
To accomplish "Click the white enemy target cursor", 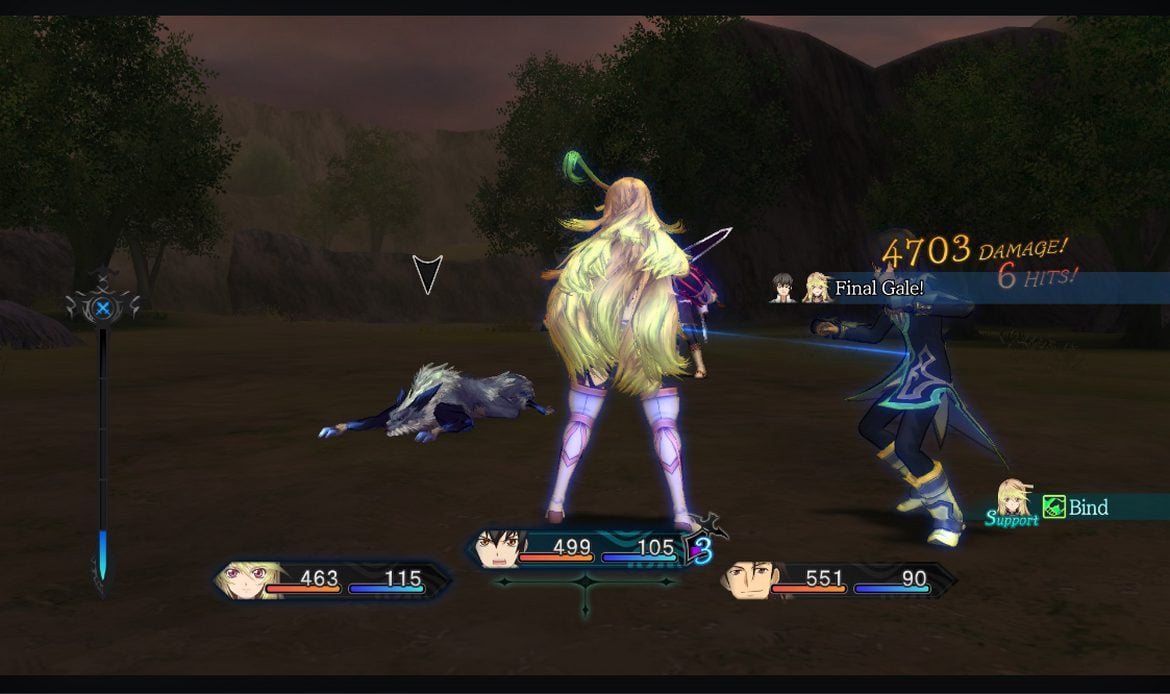I will click(427, 274).
